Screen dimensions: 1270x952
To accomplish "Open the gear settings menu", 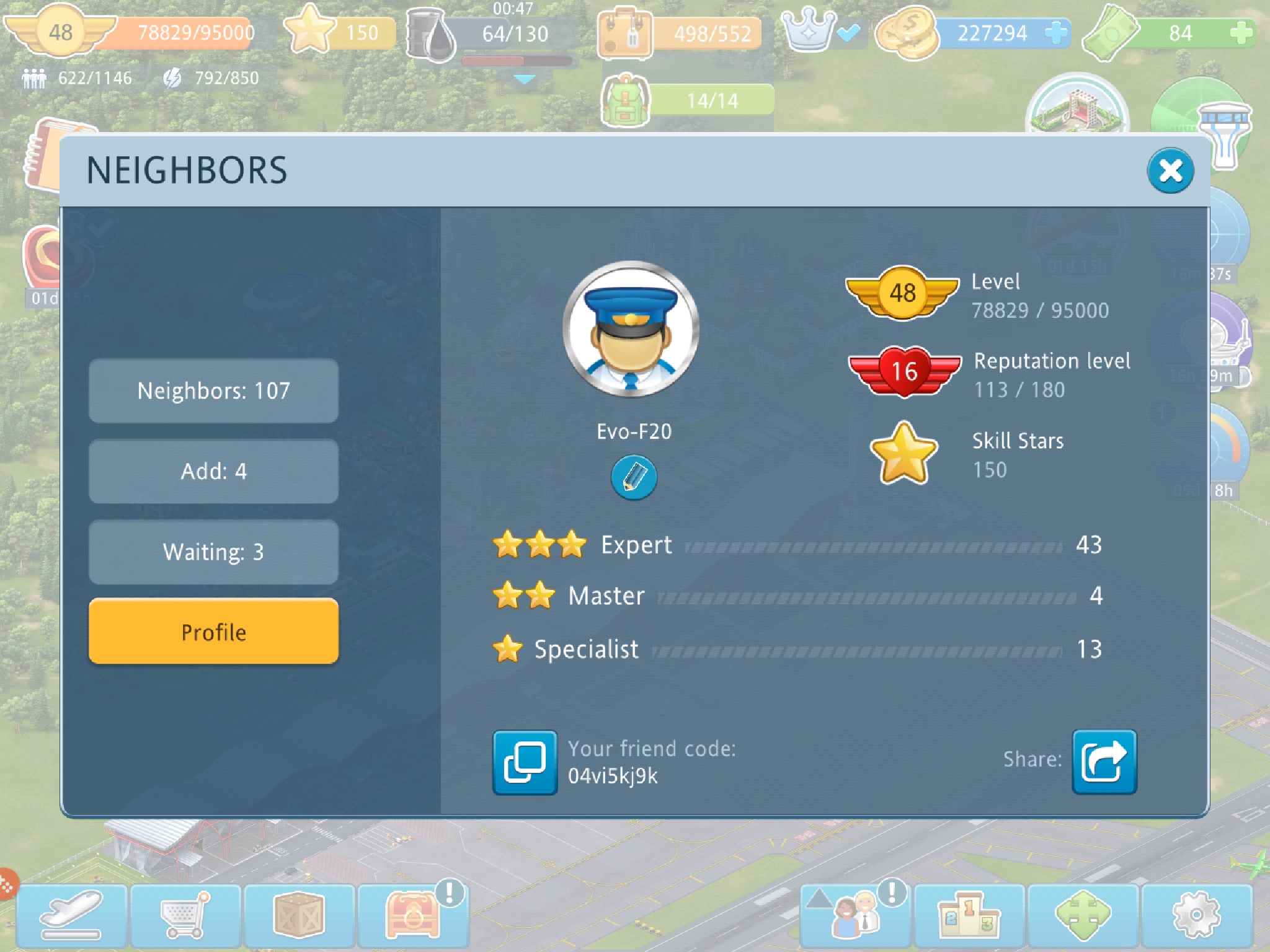I will [x=1196, y=915].
